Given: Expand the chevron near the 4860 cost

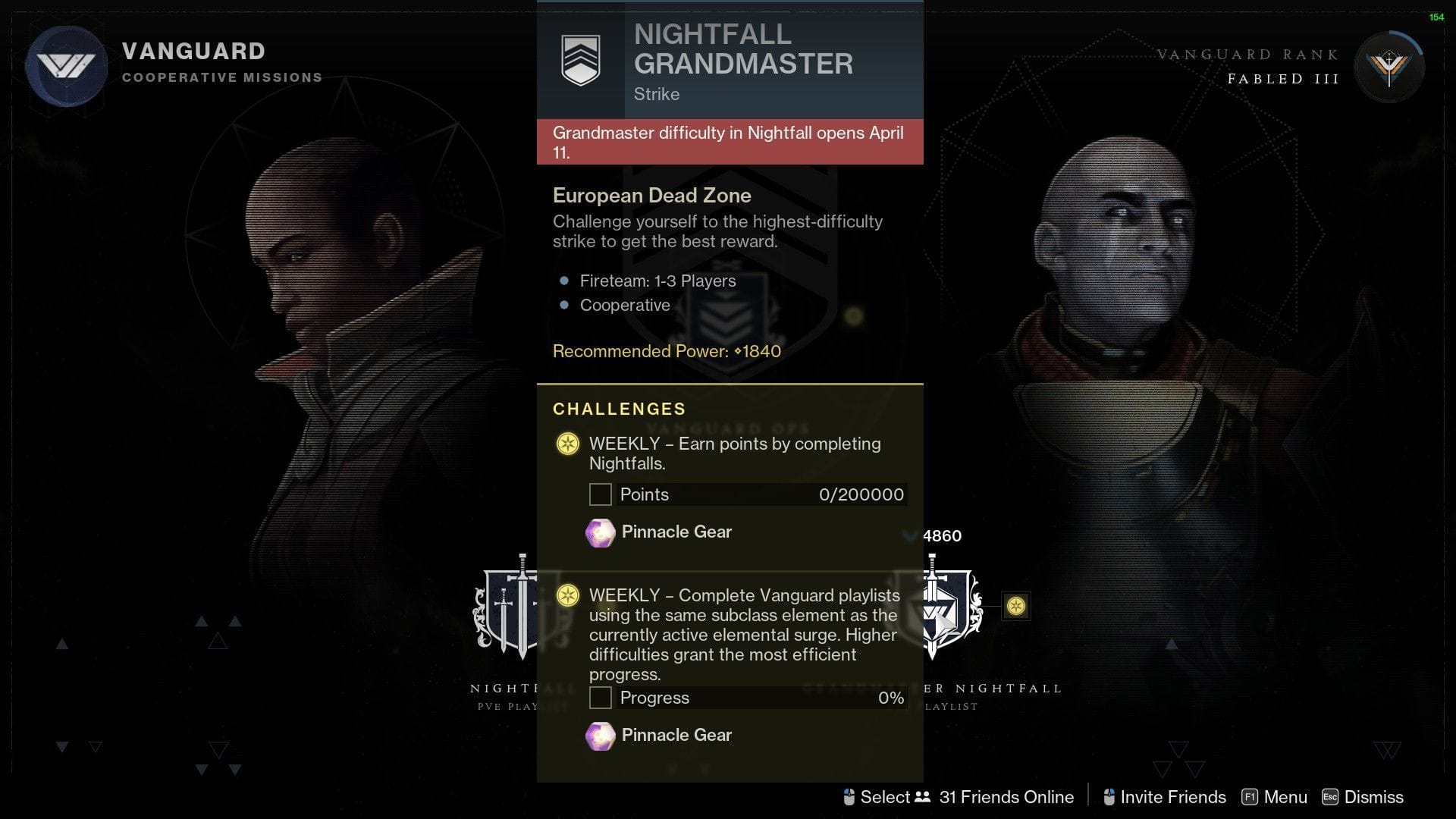Looking at the screenshot, I should [910, 536].
